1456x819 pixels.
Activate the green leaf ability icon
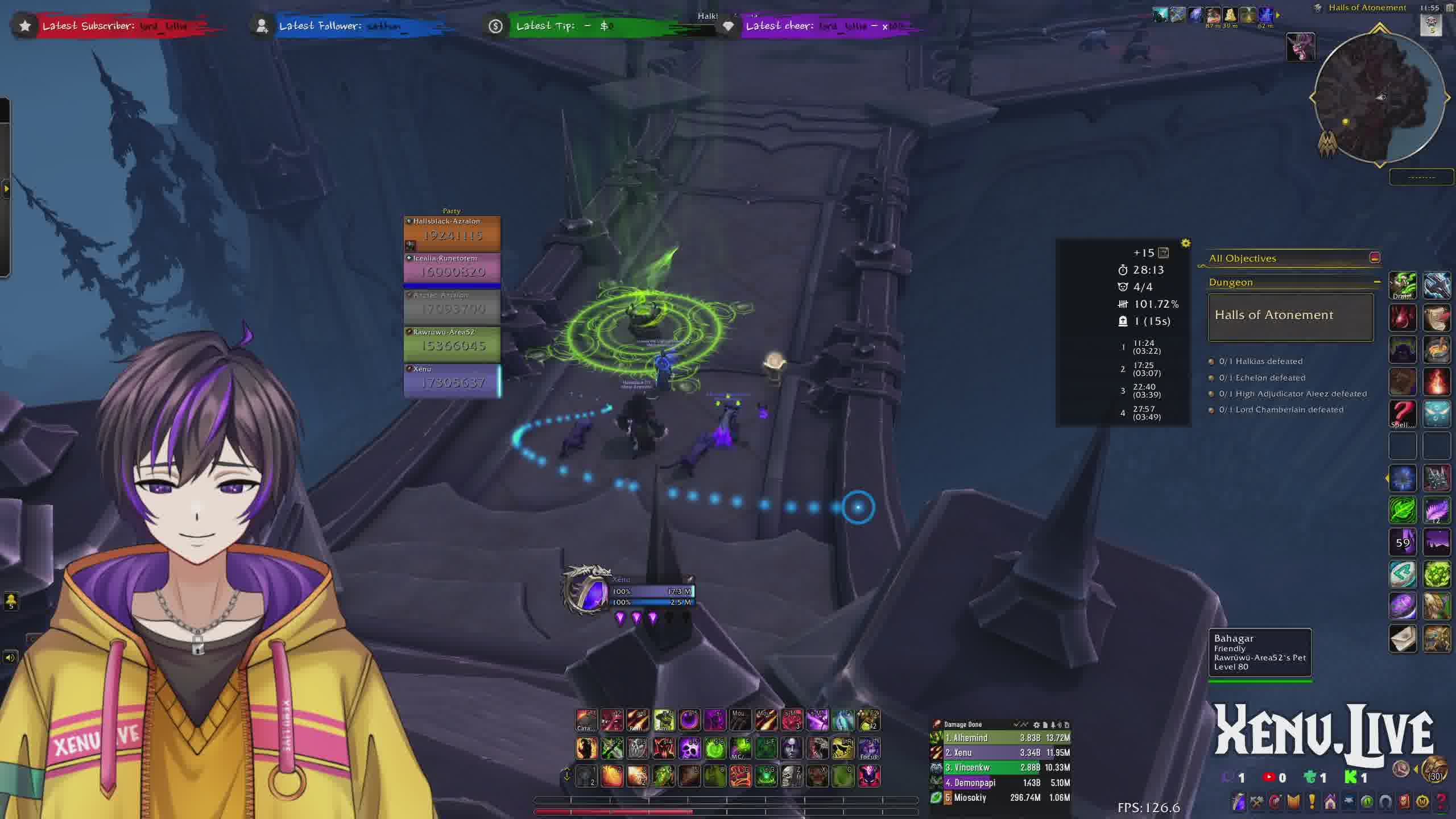click(1403, 510)
